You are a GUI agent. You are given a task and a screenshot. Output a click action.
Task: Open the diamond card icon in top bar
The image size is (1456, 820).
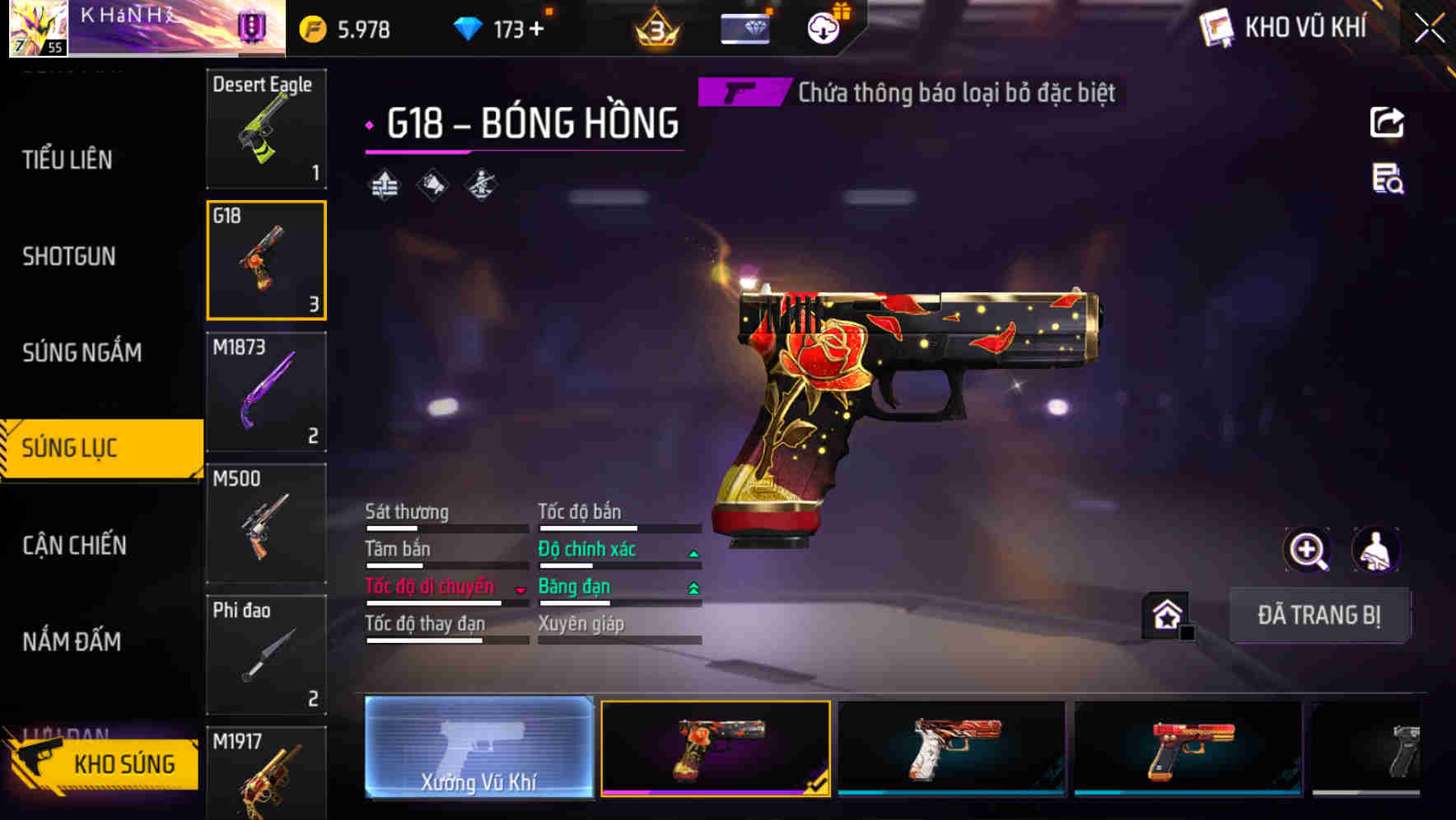(744, 27)
